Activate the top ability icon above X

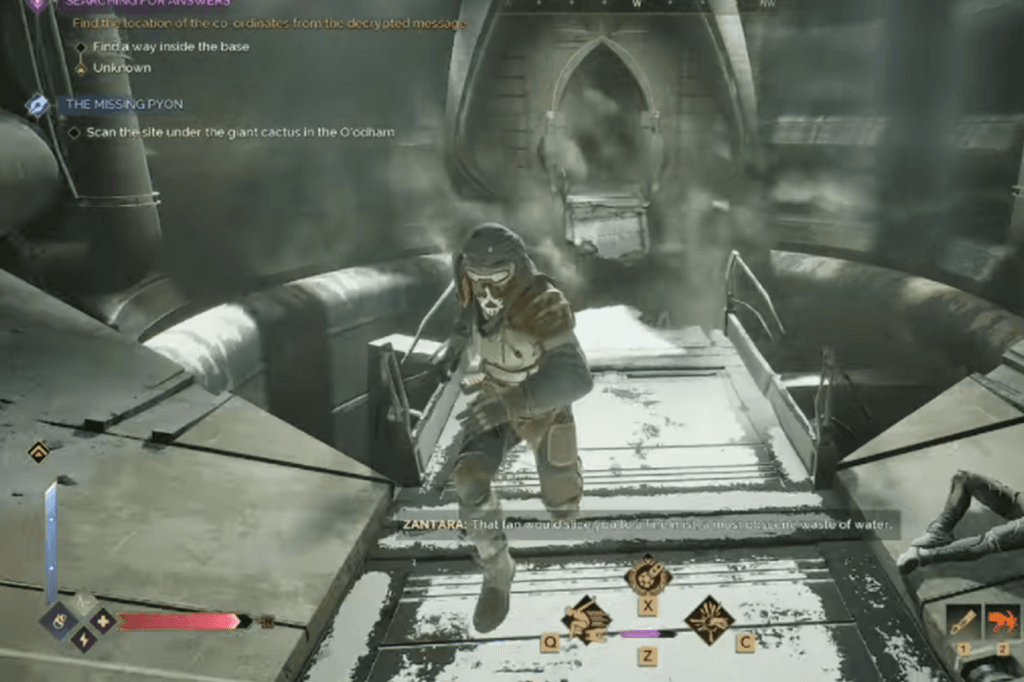[647, 575]
